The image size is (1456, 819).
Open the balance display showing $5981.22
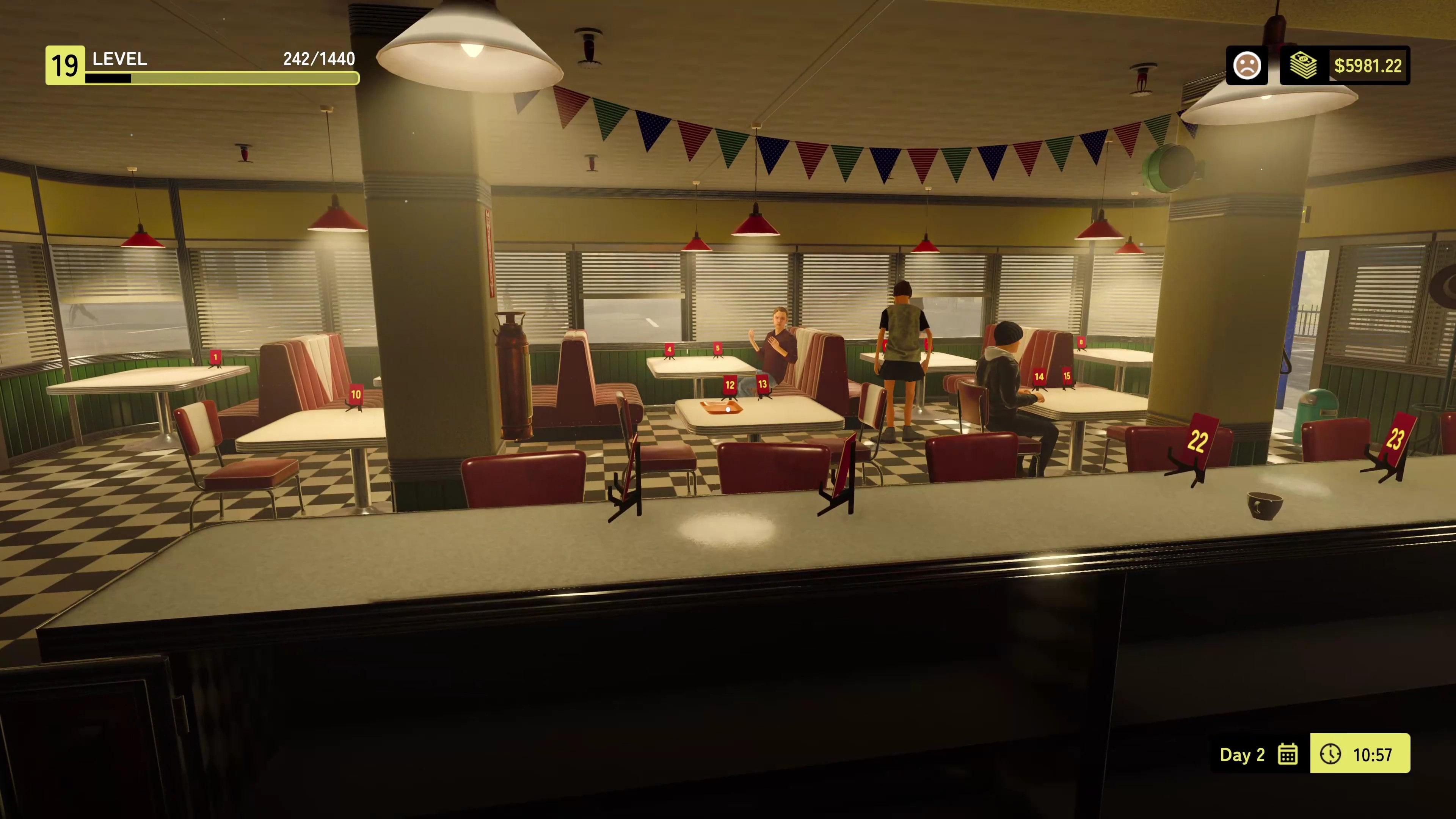pos(1367,66)
